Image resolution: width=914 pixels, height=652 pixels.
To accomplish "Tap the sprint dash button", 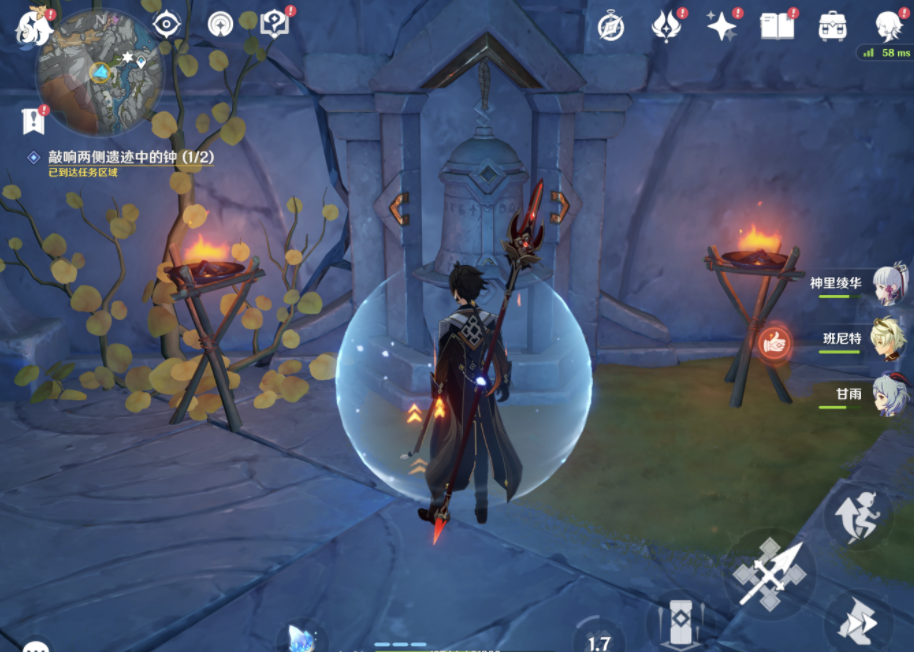I will pos(858,620).
